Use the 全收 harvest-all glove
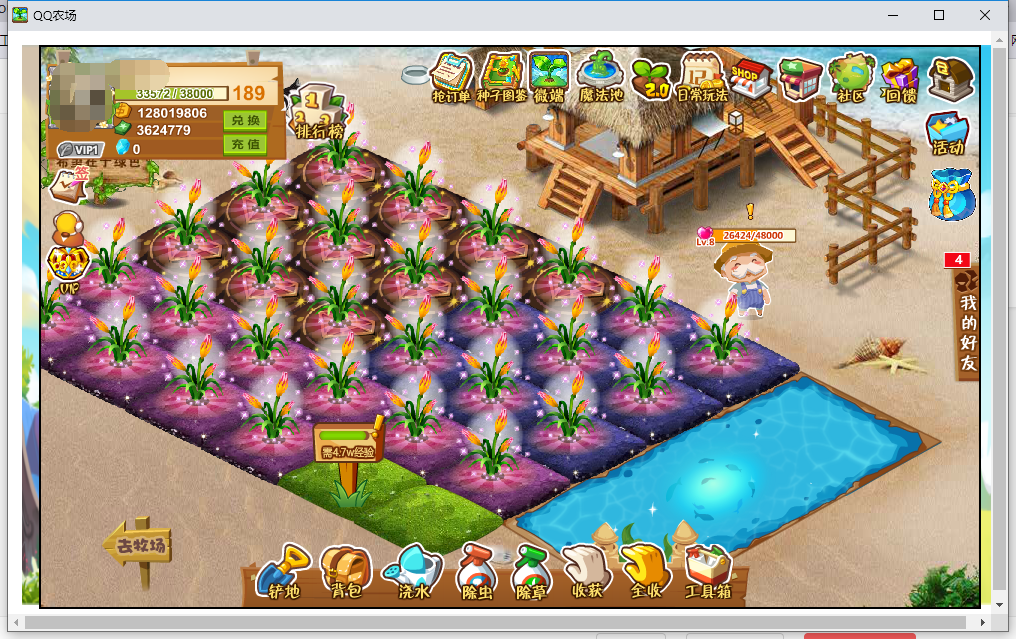 [x=645, y=573]
